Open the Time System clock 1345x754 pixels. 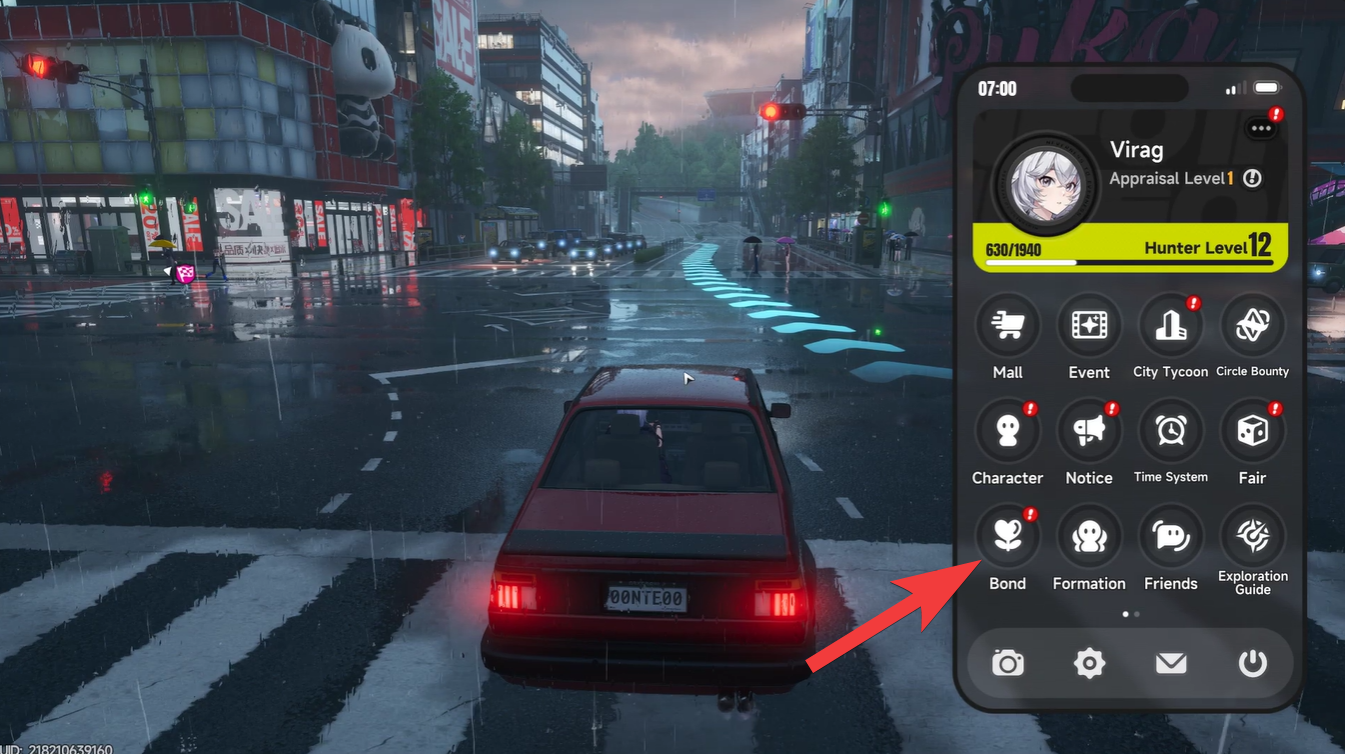point(1171,431)
